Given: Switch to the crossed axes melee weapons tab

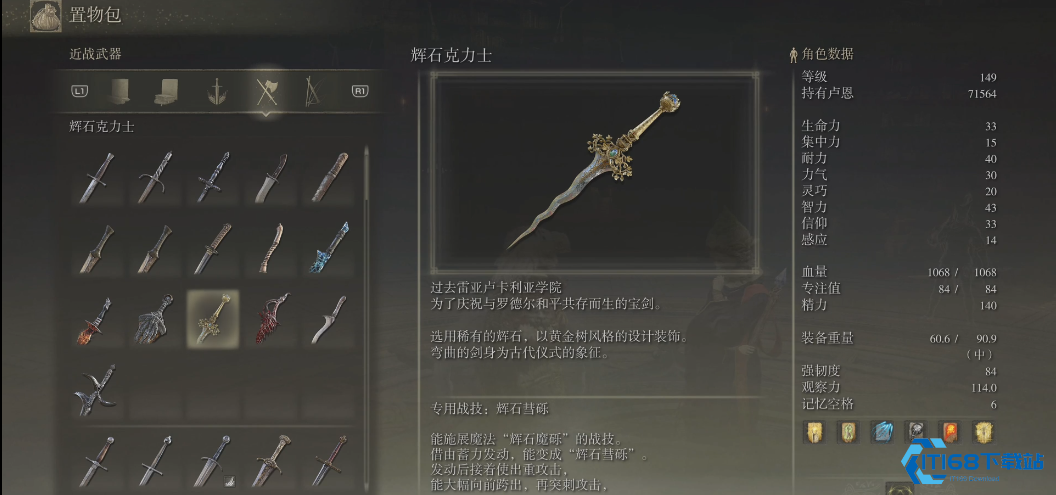Looking at the screenshot, I should (x=266, y=92).
